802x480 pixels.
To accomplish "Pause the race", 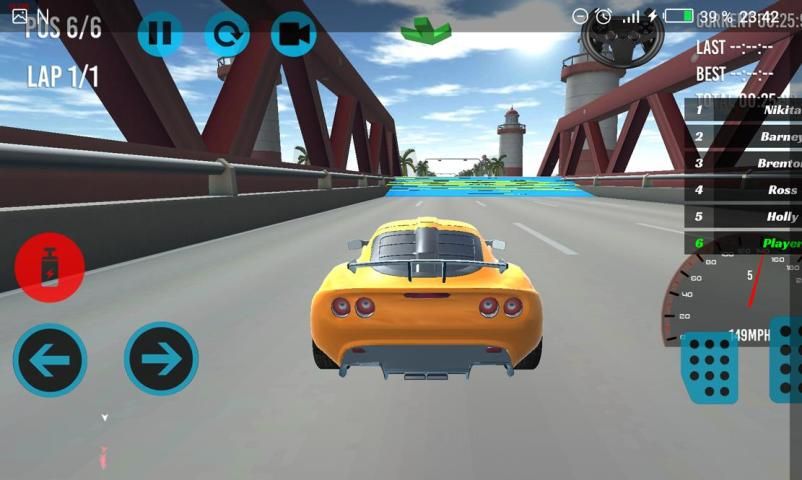I will coord(159,34).
